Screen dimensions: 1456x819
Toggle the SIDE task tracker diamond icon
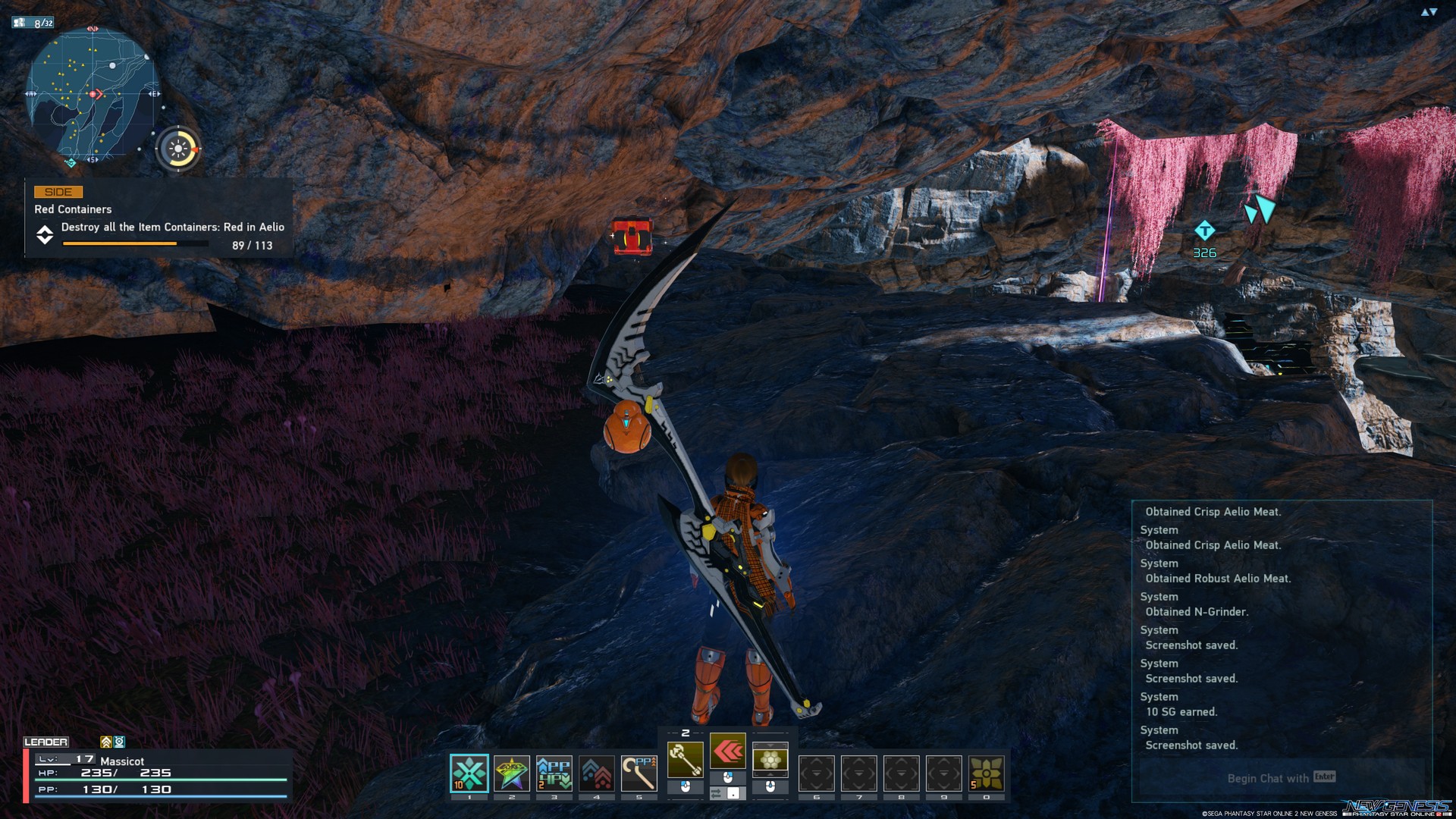44,236
